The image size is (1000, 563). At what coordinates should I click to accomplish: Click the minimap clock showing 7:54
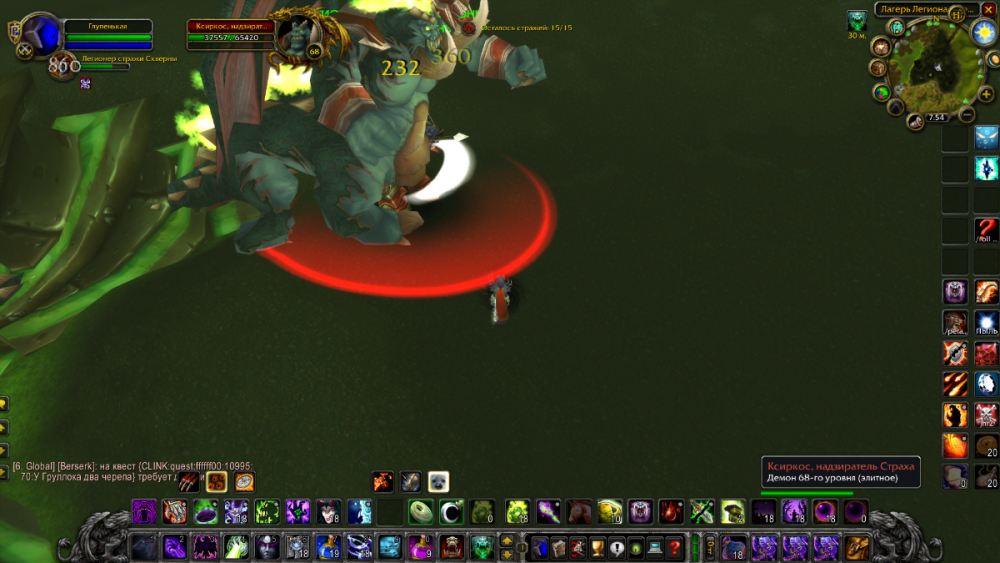tap(936, 118)
